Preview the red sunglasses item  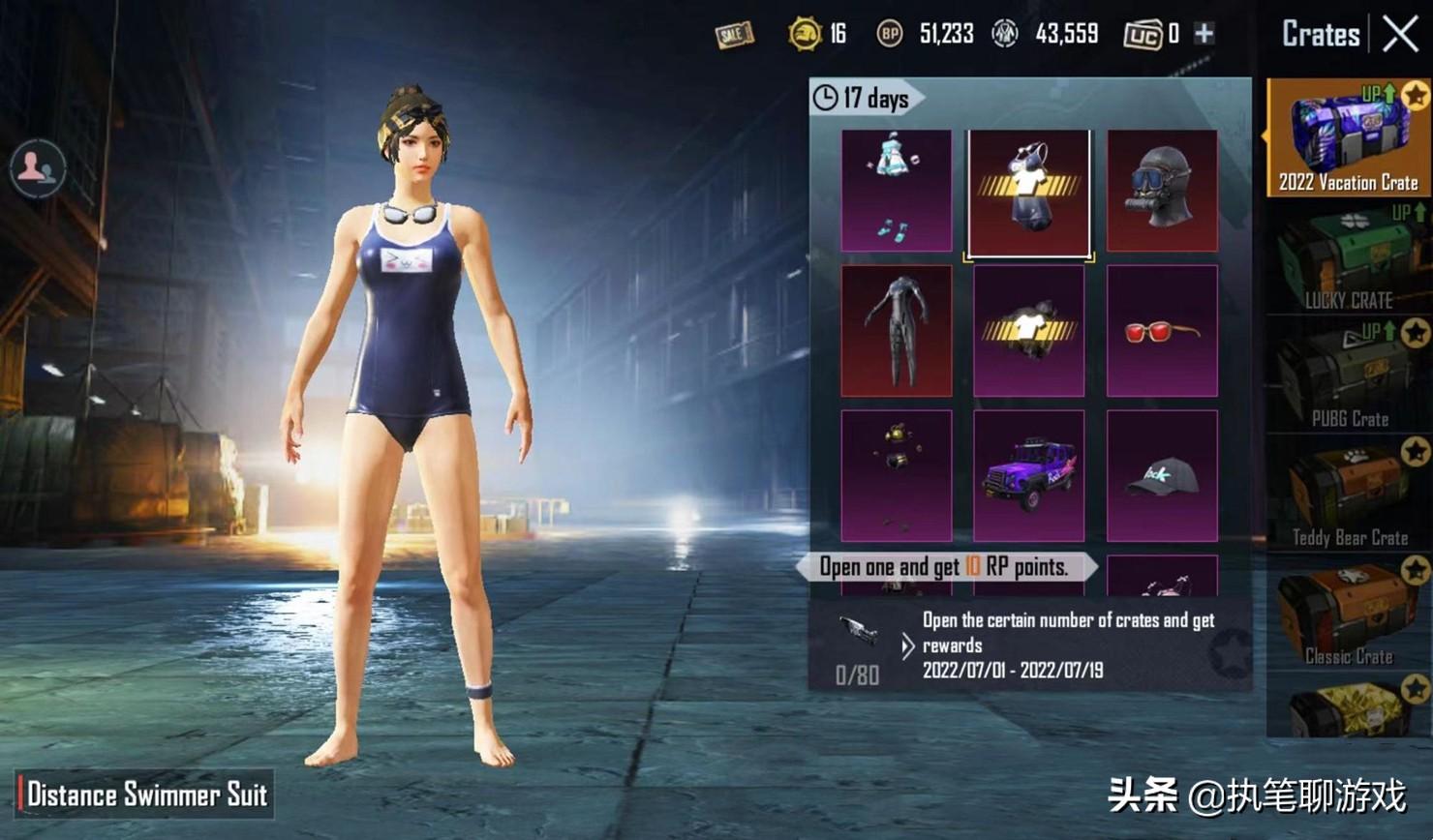(x=1162, y=331)
